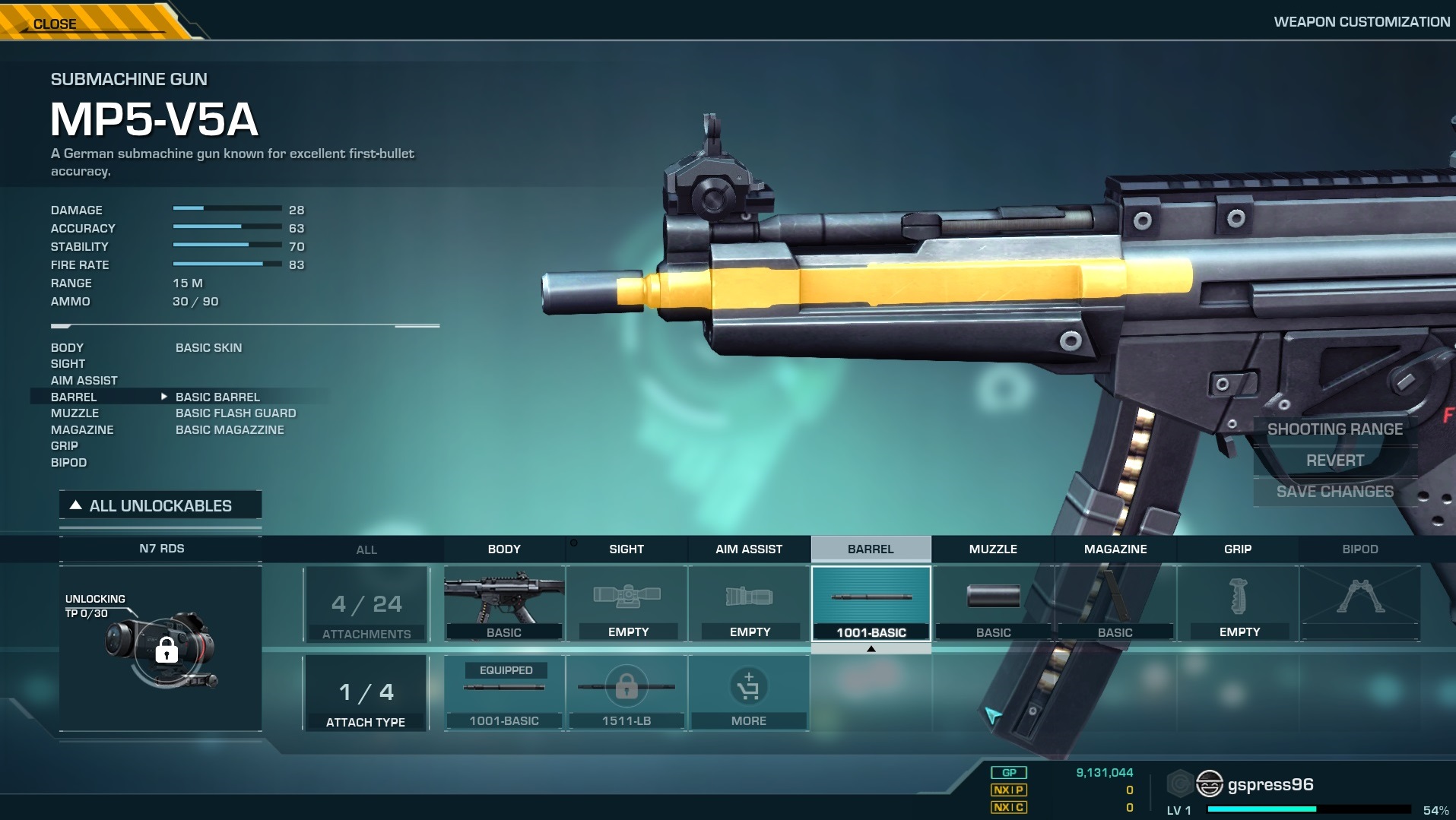Select the equipped 1001-Basic barrel option
Image resolution: width=1456 pixels, height=820 pixels.
pos(504,693)
